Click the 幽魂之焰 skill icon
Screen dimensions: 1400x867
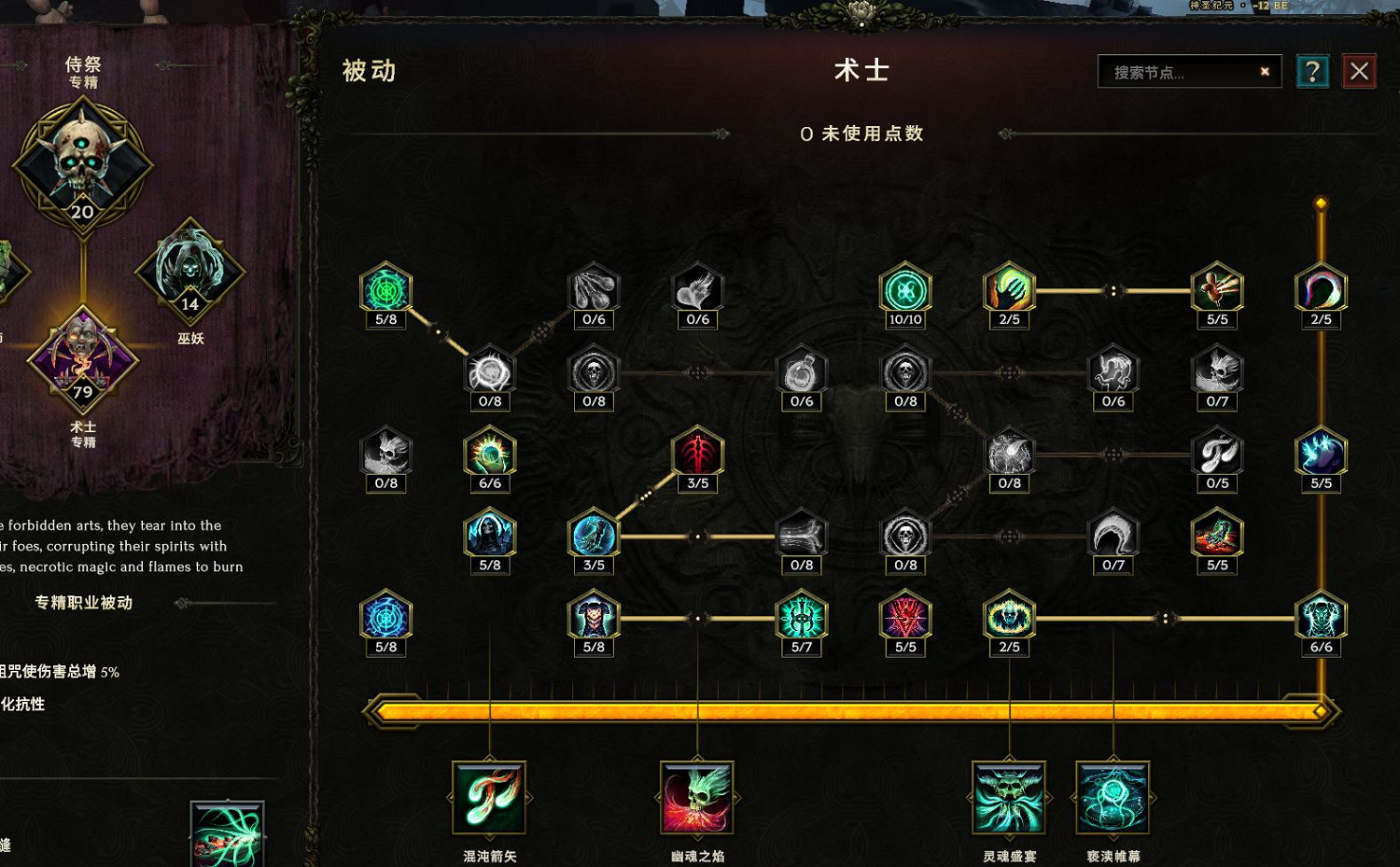(x=696, y=800)
